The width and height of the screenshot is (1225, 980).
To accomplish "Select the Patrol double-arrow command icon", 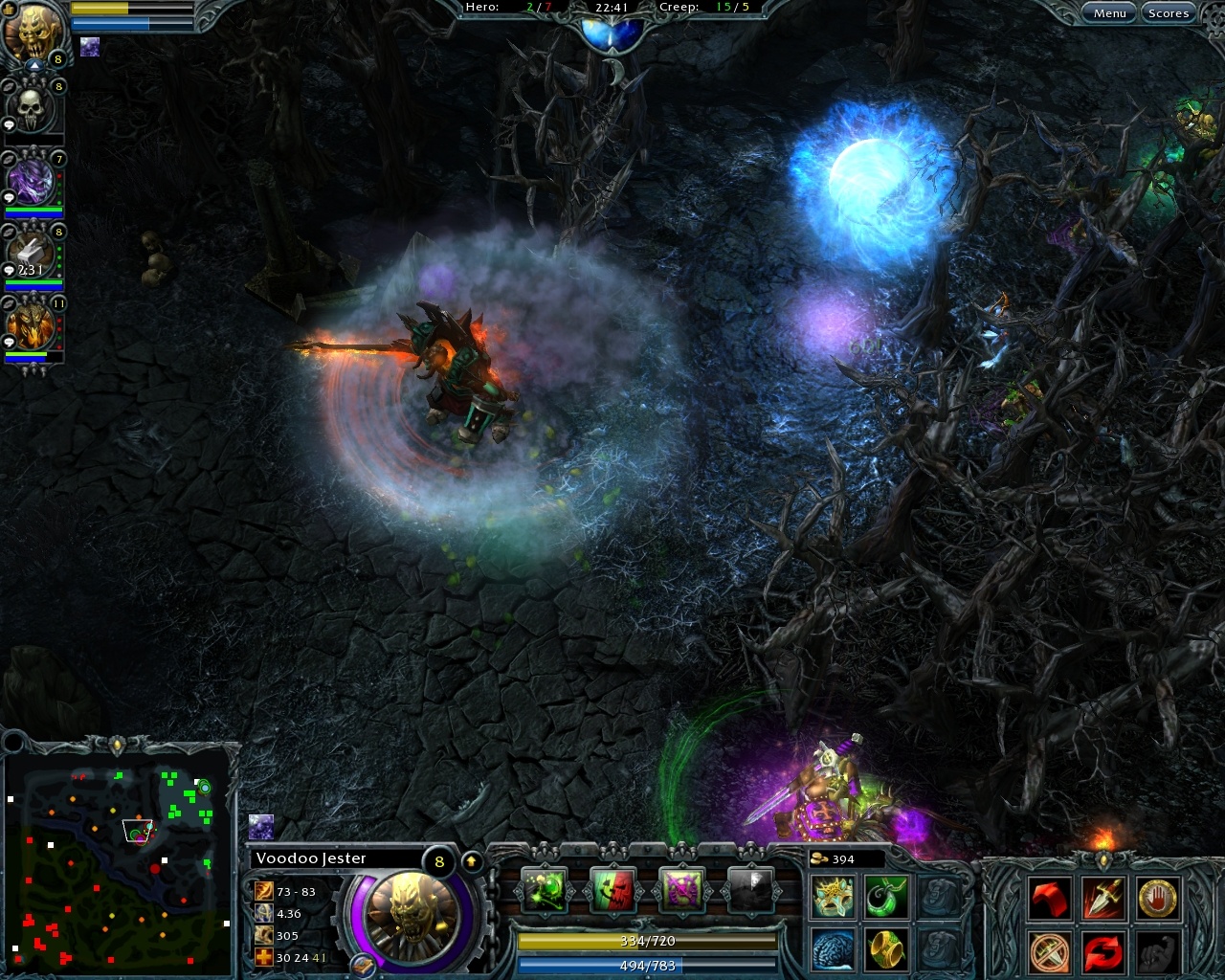I will pyautogui.click(x=1102, y=953).
